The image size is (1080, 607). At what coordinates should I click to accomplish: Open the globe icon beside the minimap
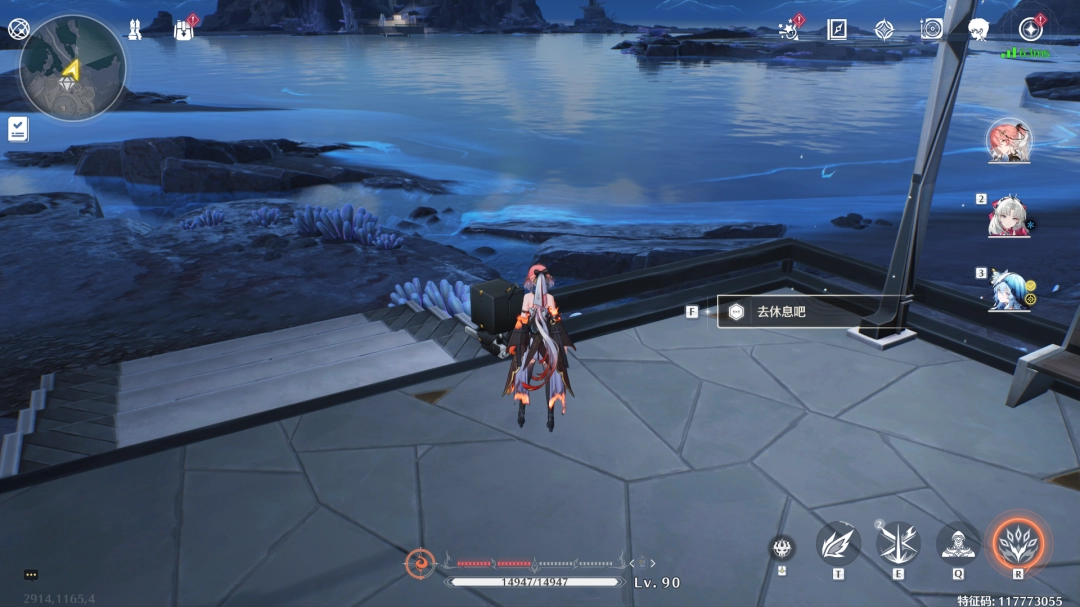18,29
